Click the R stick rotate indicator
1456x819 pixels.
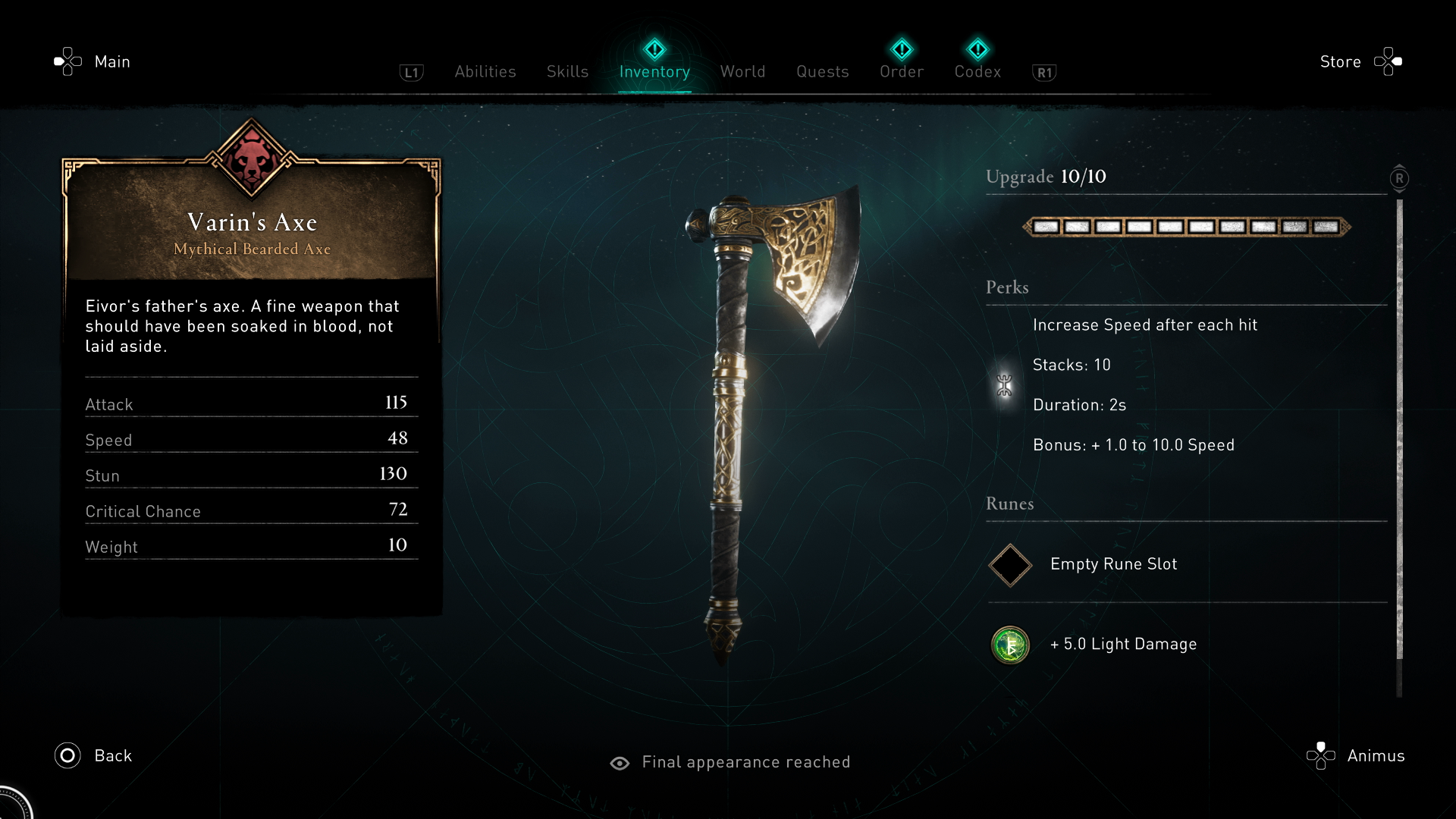1399,178
